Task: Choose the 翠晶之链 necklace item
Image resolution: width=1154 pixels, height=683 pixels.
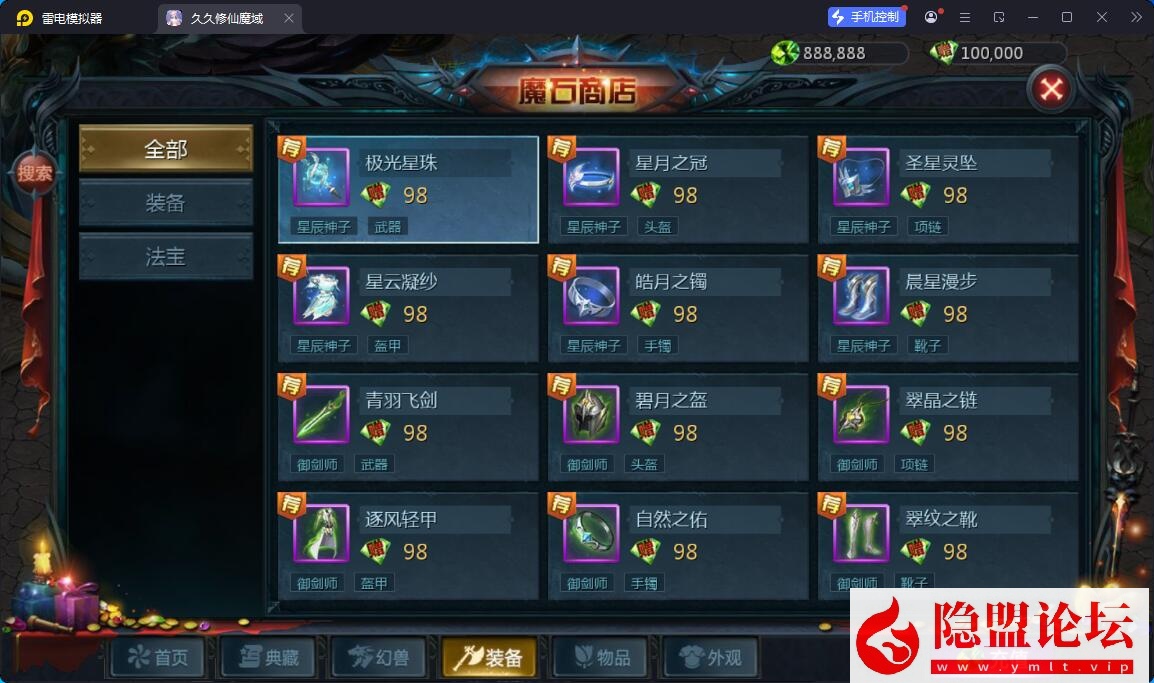Action: (948, 427)
